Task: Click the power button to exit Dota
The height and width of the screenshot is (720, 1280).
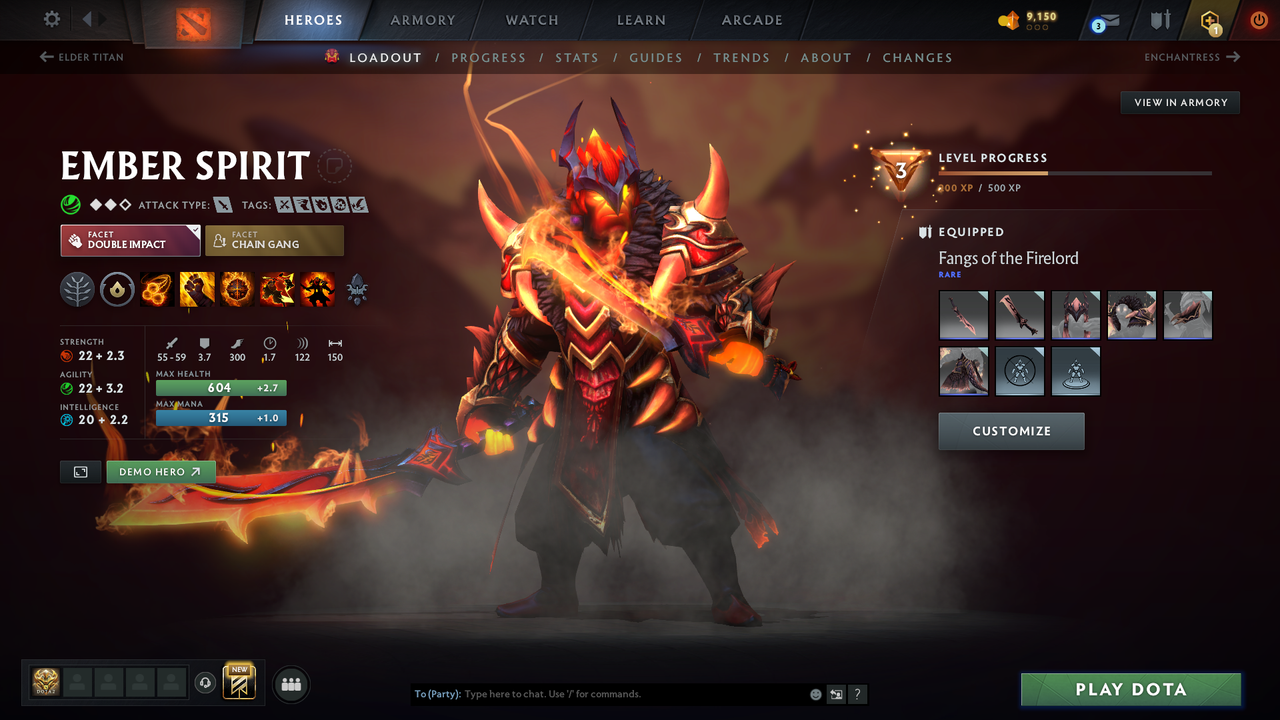Action: (x=1259, y=19)
